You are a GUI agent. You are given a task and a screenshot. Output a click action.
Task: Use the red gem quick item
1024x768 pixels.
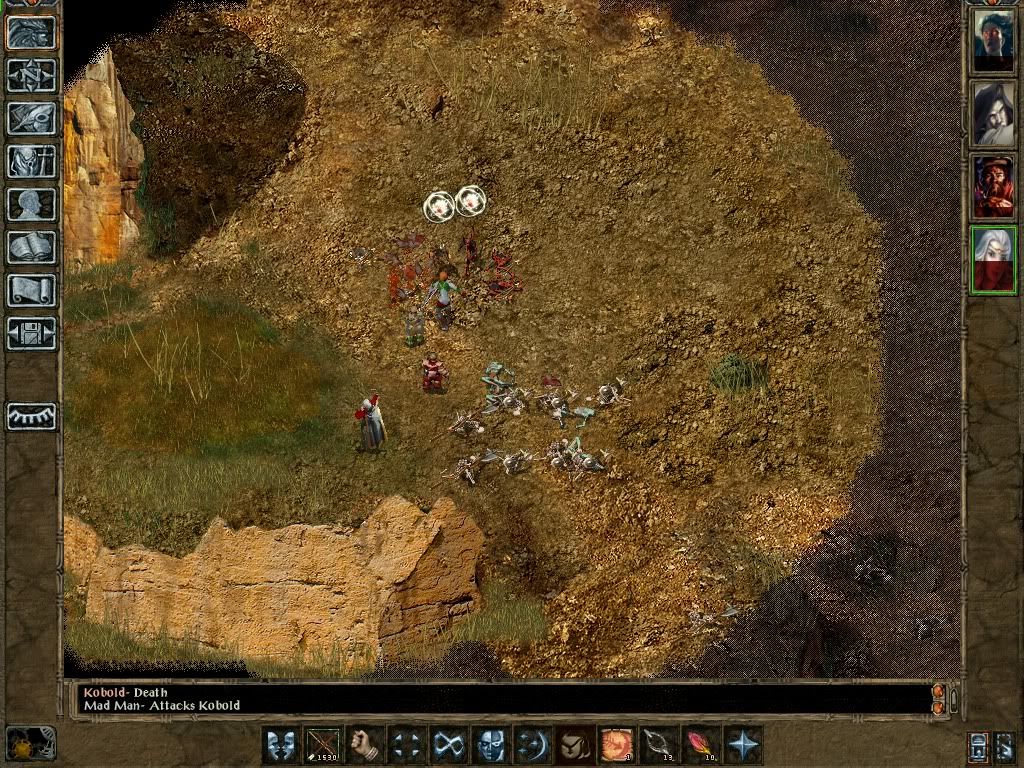(x=700, y=746)
